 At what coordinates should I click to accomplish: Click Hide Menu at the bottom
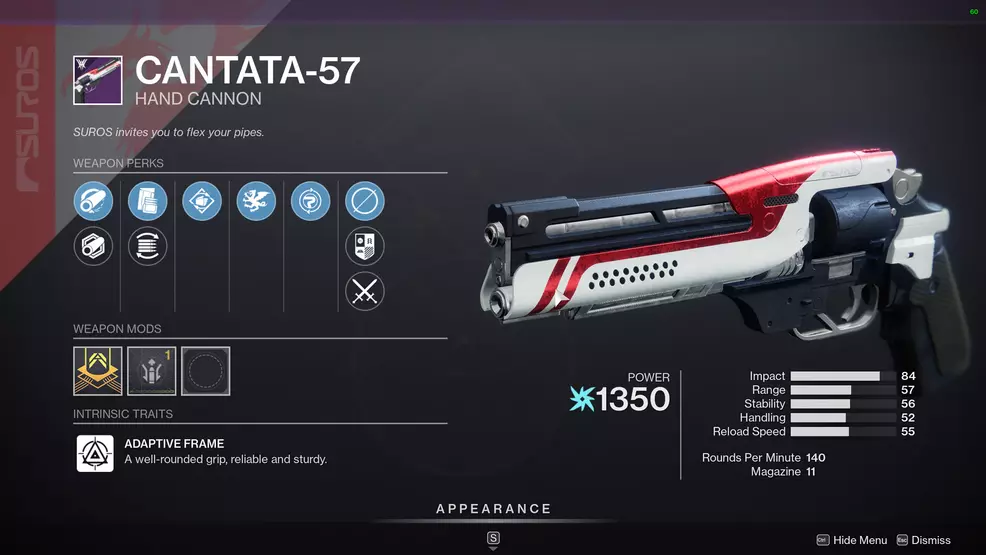852,540
